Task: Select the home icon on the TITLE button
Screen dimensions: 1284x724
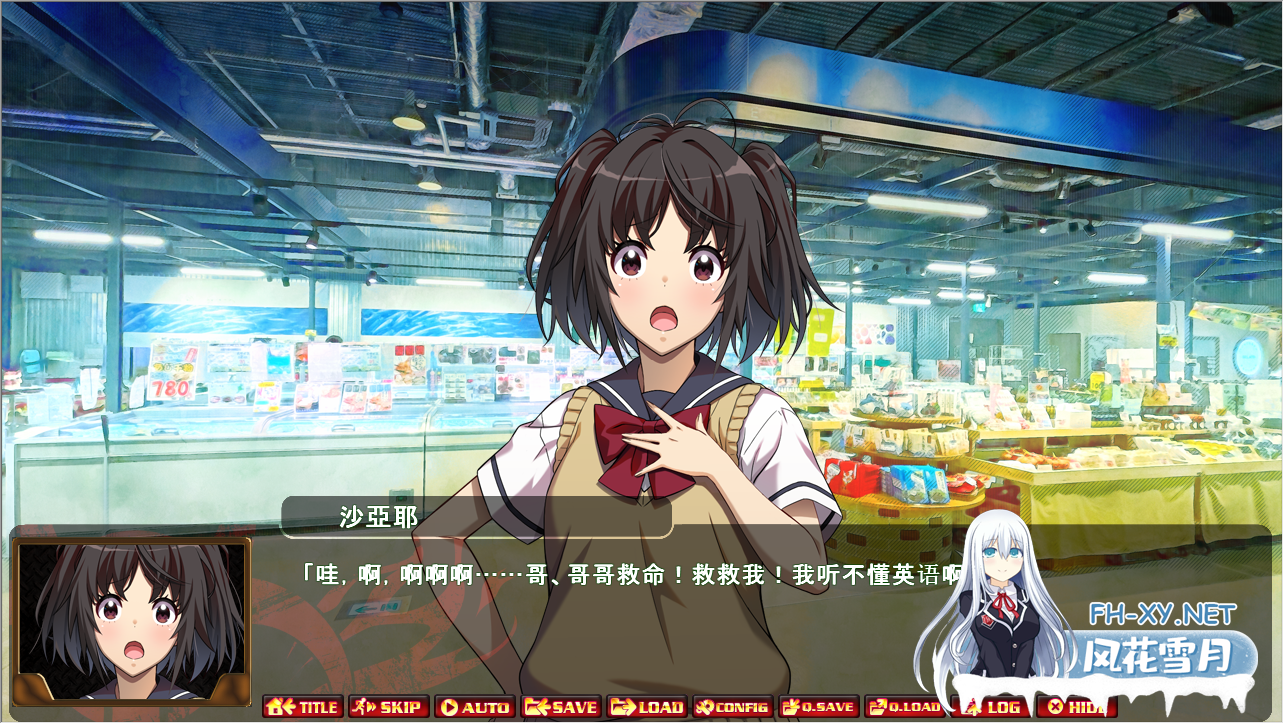Action: coord(276,707)
